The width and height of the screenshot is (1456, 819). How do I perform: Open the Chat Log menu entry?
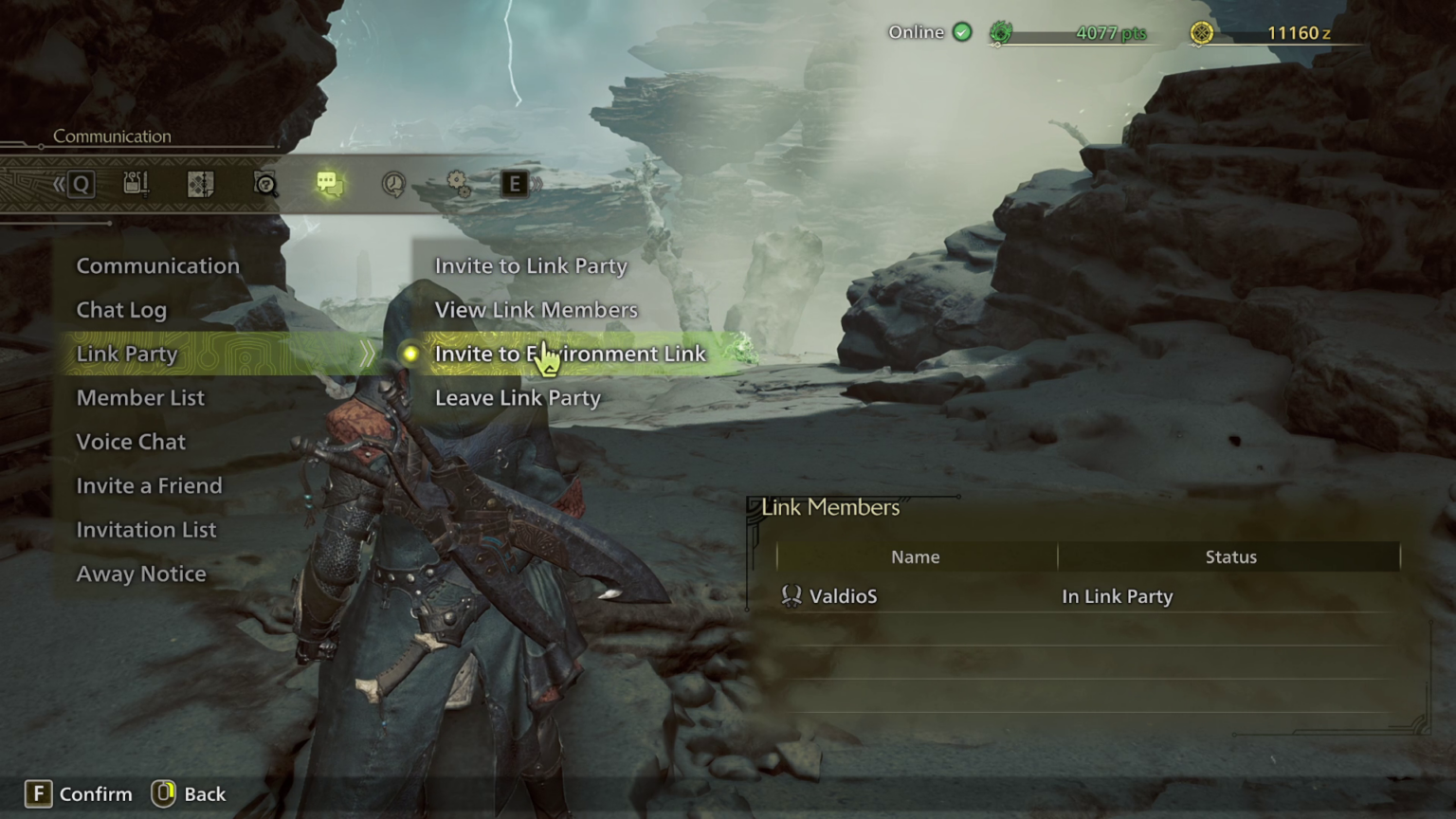coord(121,309)
